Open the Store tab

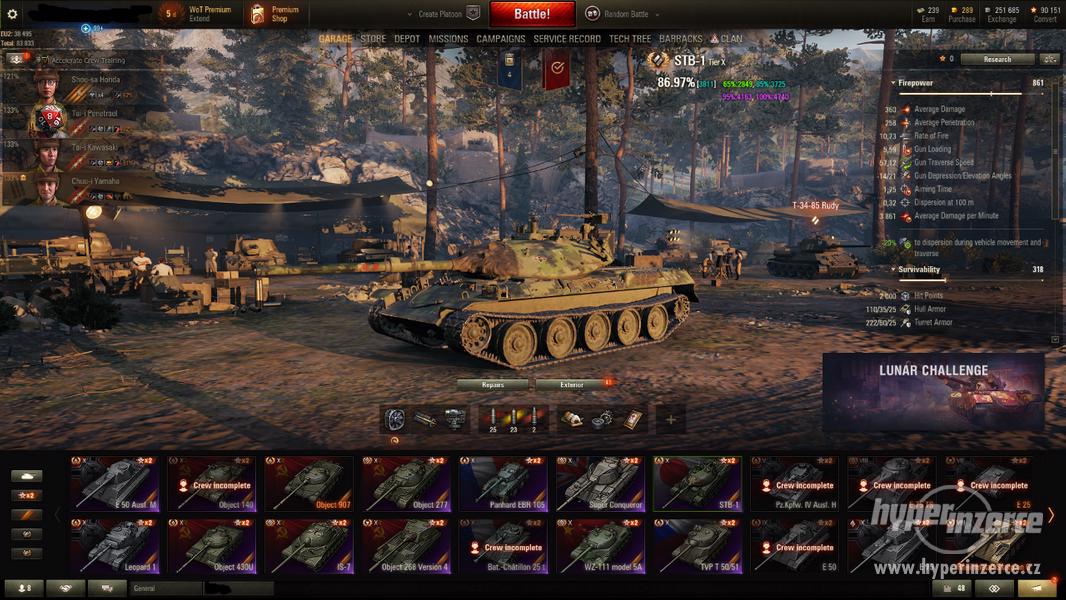(x=373, y=39)
